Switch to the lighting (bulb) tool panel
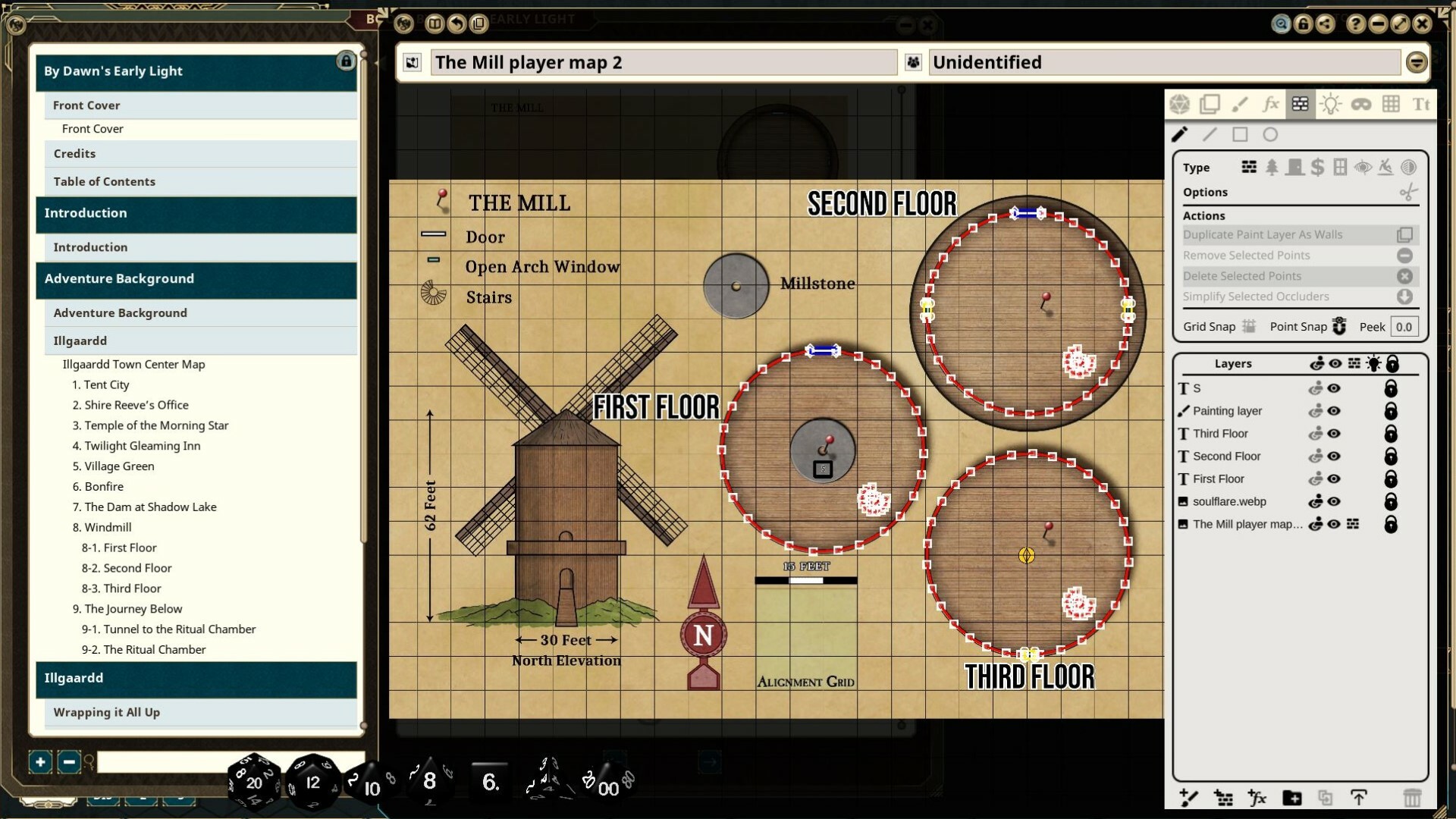The width and height of the screenshot is (1456, 819). pyautogui.click(x=1331, y=104)
